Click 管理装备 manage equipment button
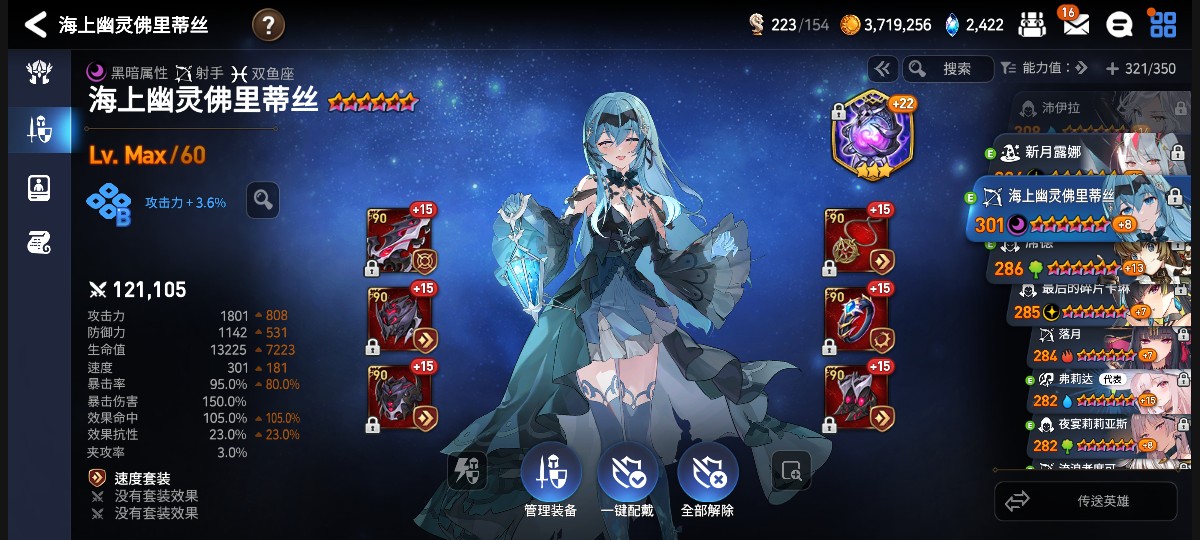Viewport: 1200px width, 540px height. [x=551, y=480]
